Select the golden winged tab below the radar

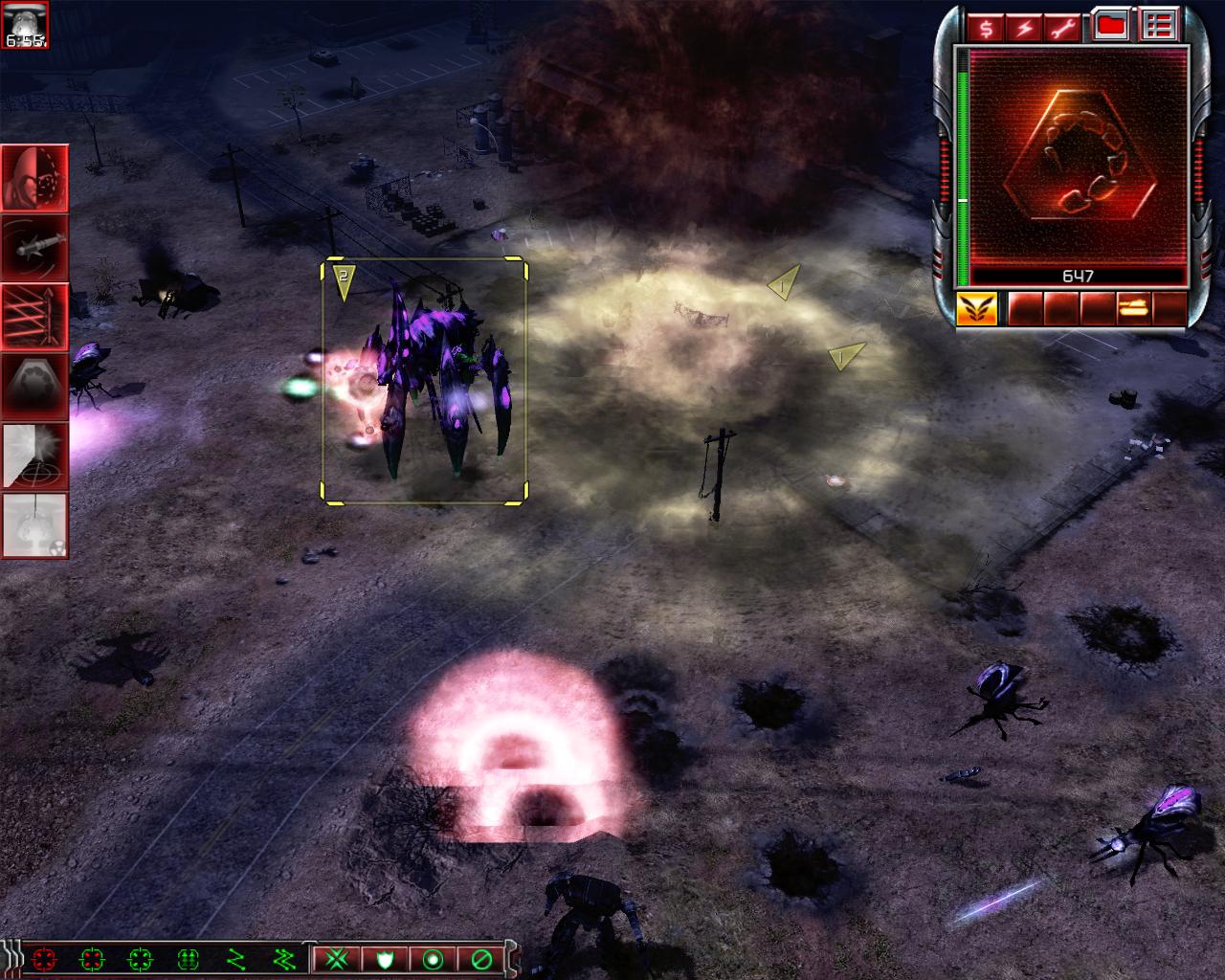[976, 308]
